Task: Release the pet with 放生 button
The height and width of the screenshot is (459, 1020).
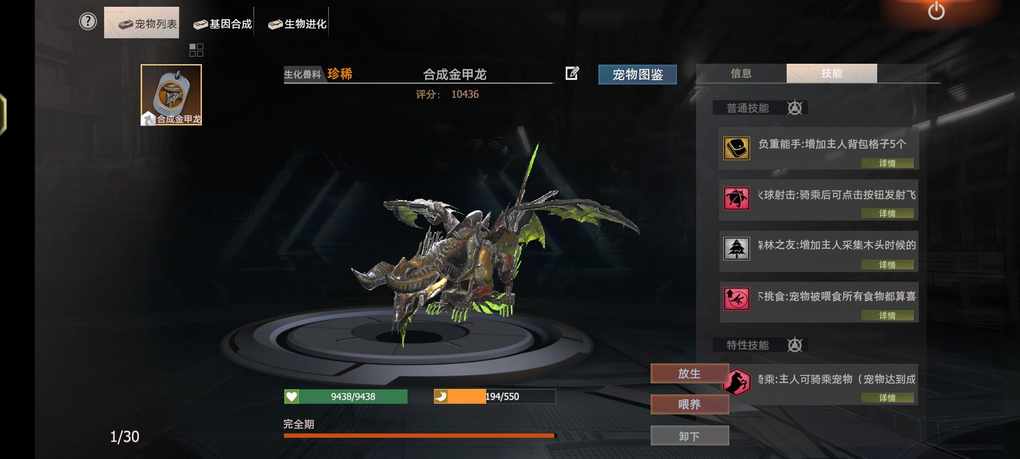Action: [689, 373]
